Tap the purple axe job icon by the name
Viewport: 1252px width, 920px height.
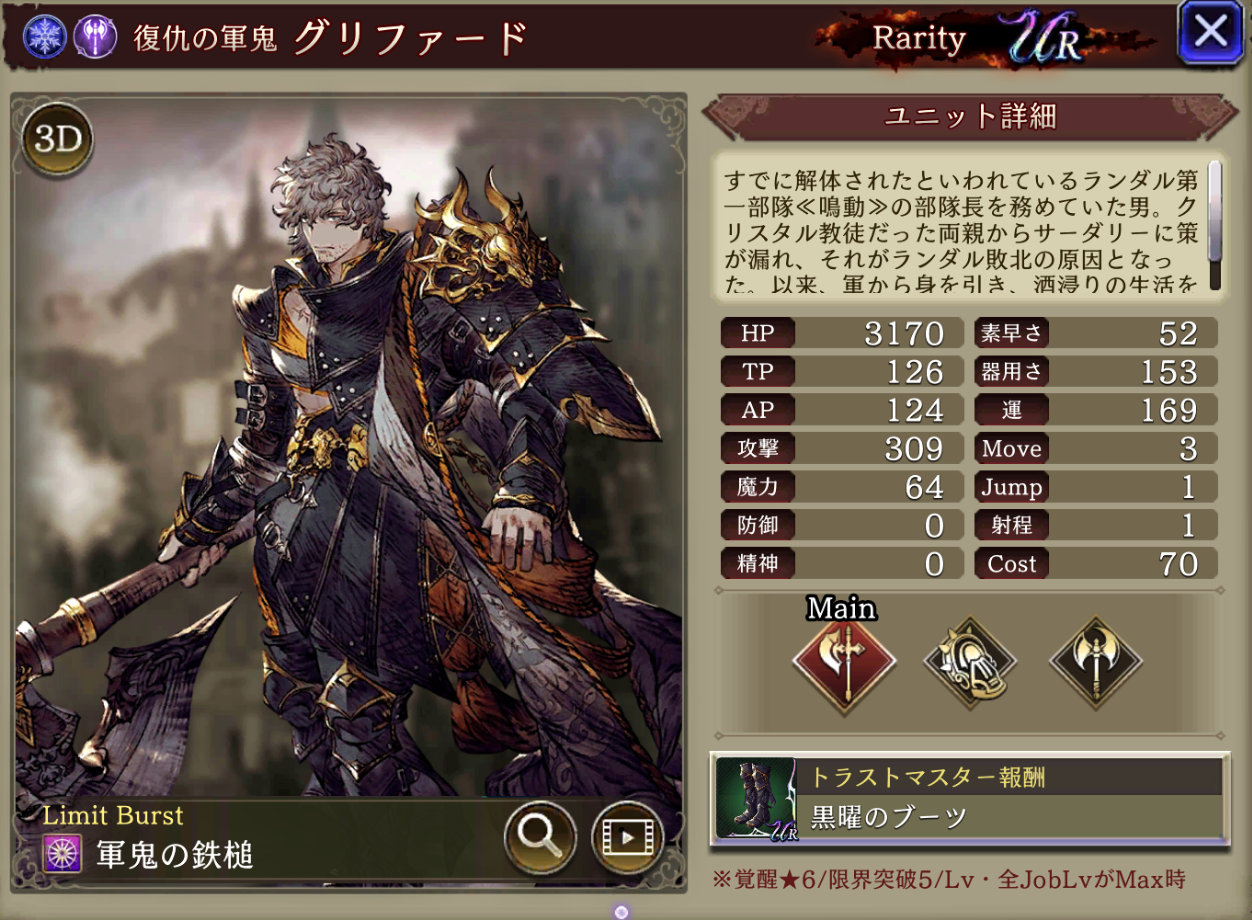pyautogui.click(x=95, y=36)
